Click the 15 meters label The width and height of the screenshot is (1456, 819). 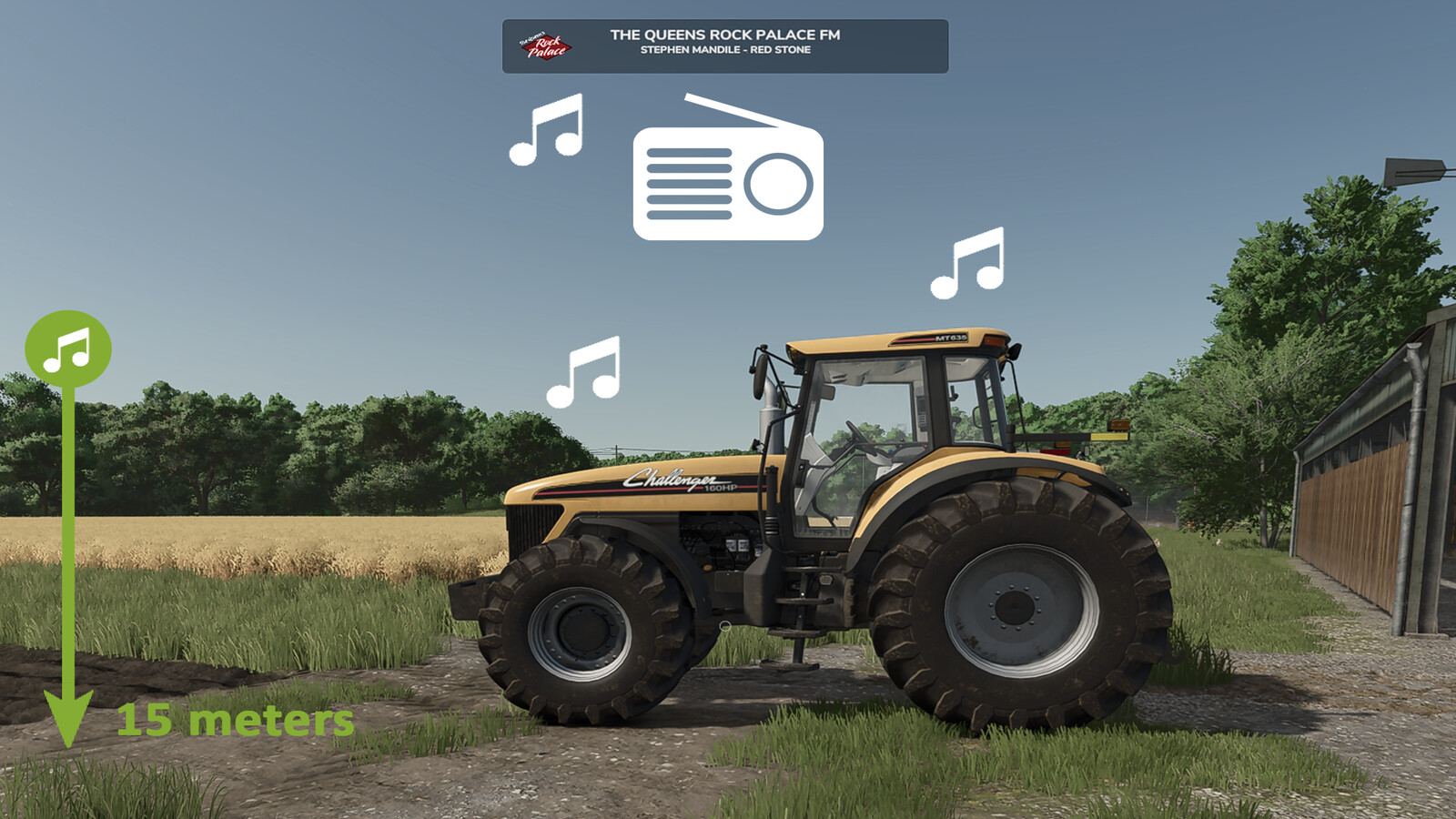click(237, 723)
